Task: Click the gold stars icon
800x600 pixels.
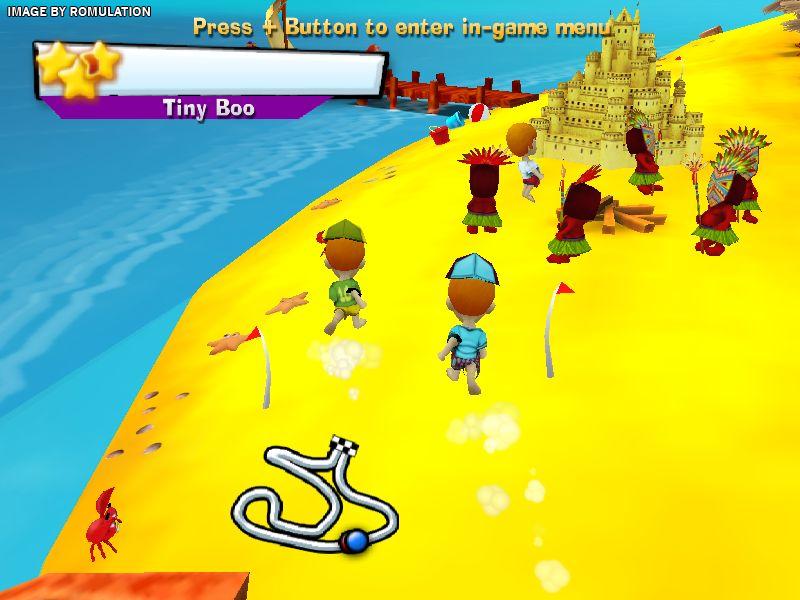Action: pos(77,68)
